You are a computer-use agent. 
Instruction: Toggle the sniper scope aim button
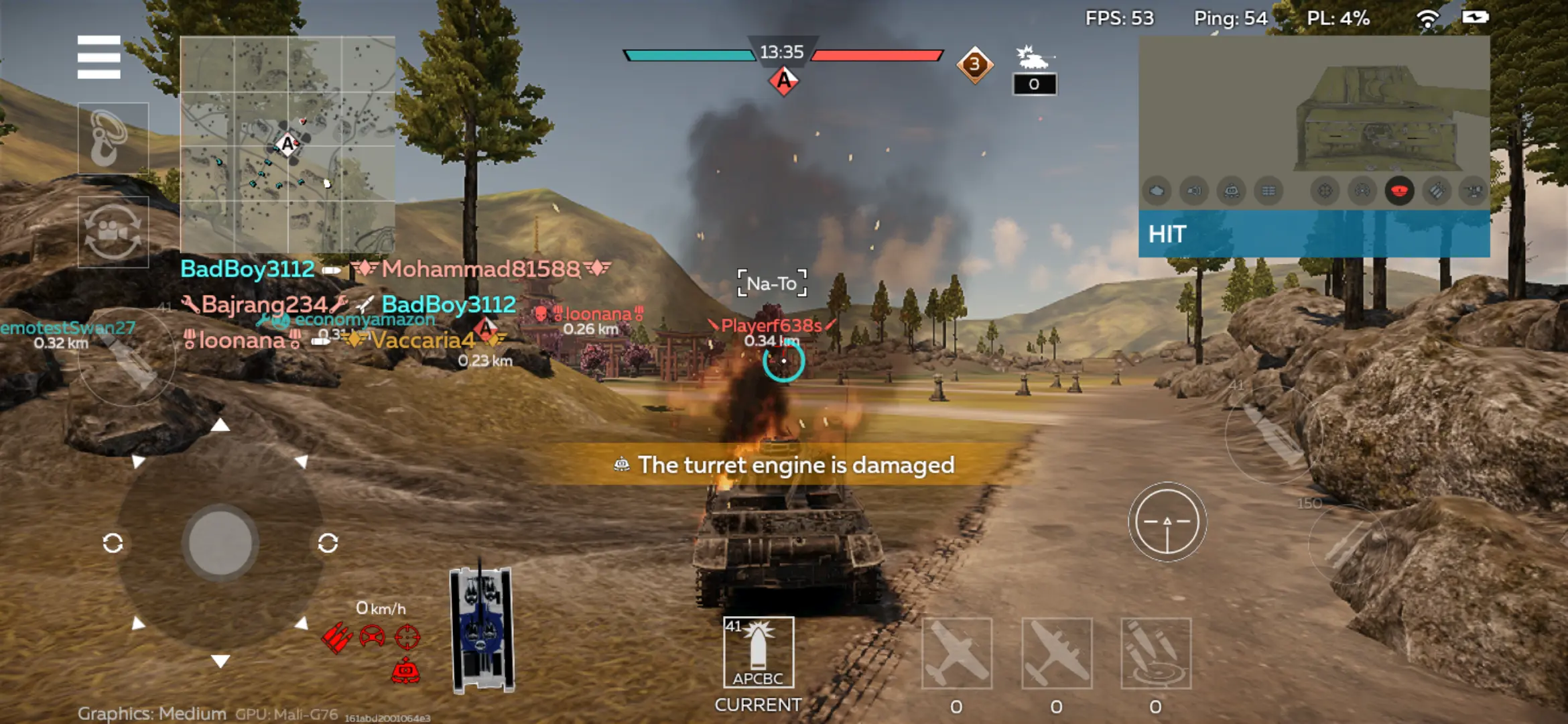1167,522
